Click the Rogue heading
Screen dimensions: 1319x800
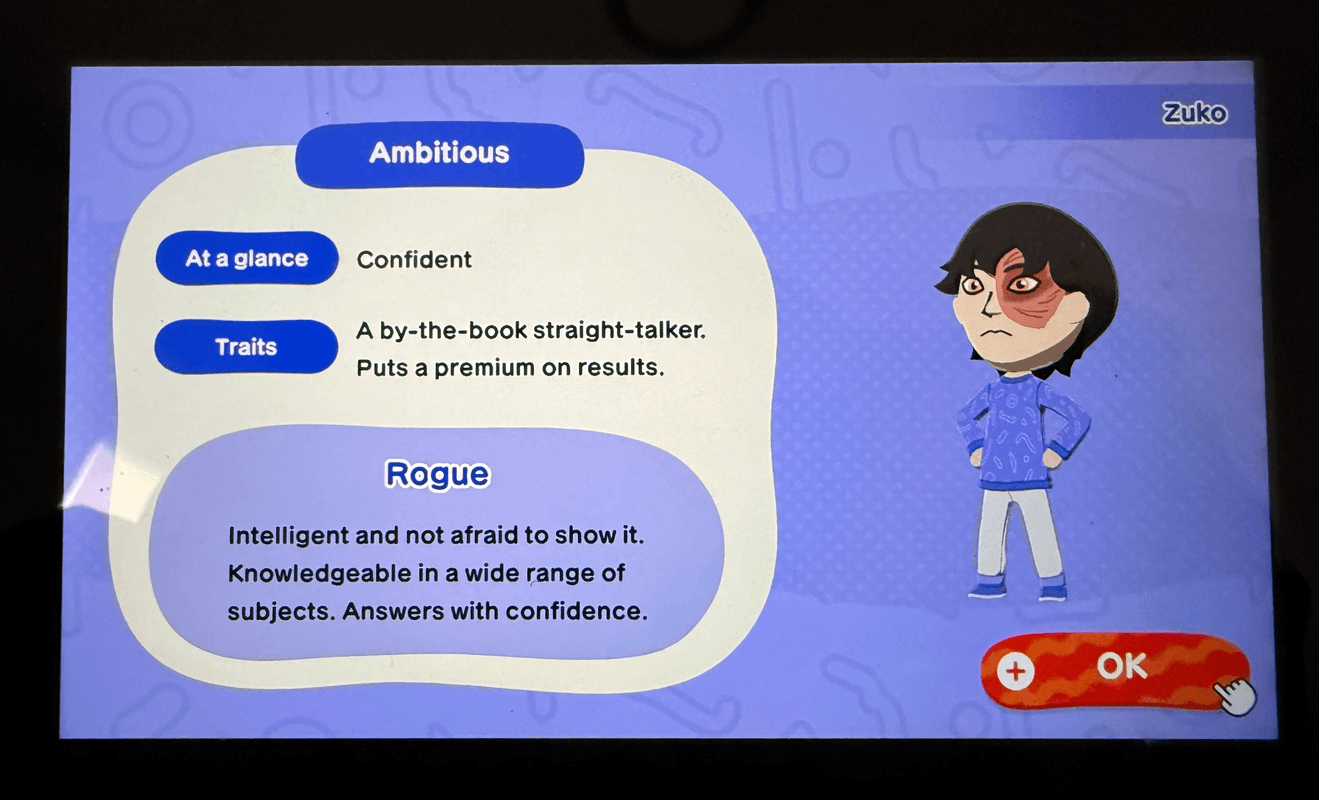pos(437,476)
